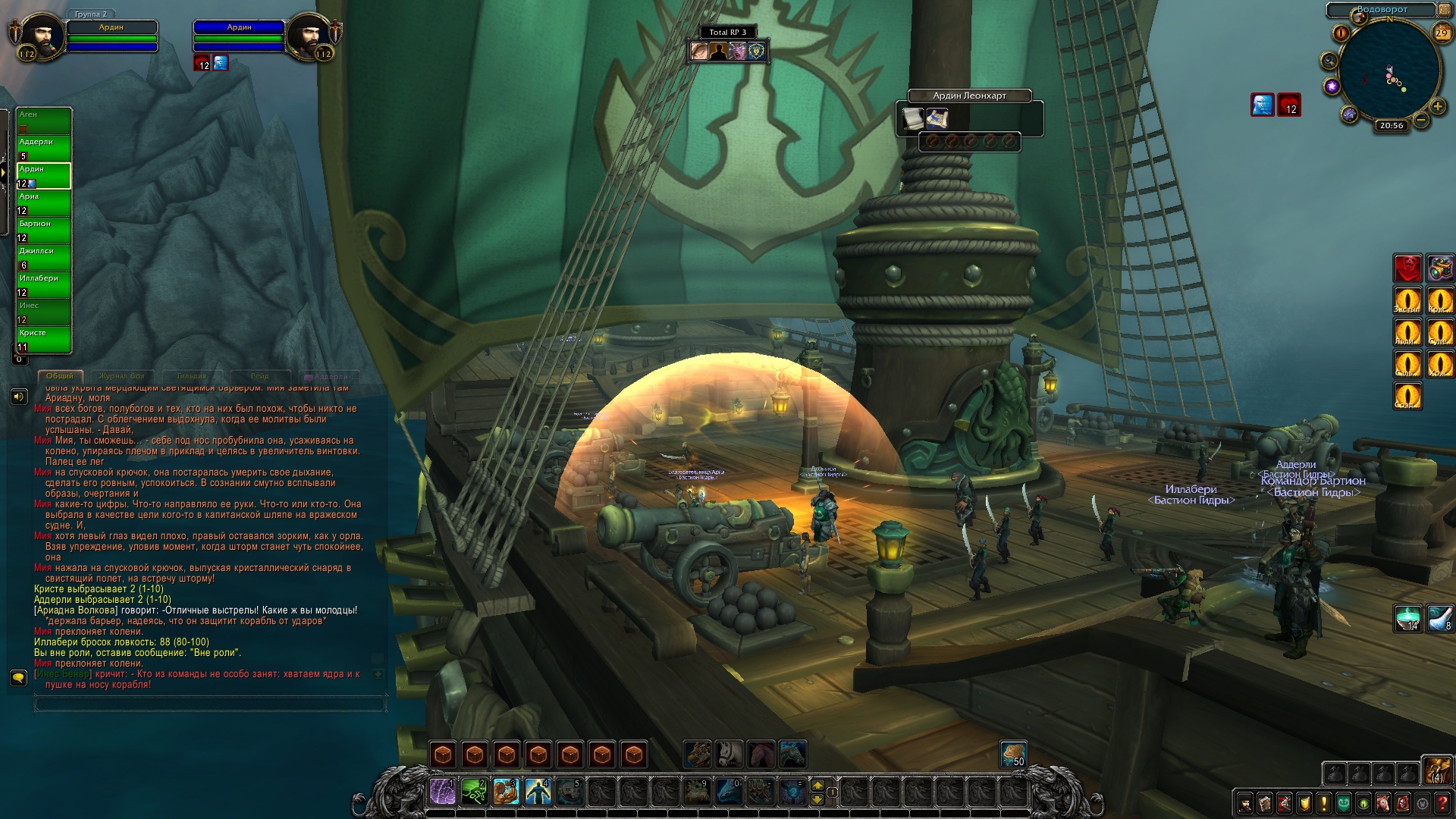
Task: Select the Рейд chat tab
Action: (x=259, y=376)
